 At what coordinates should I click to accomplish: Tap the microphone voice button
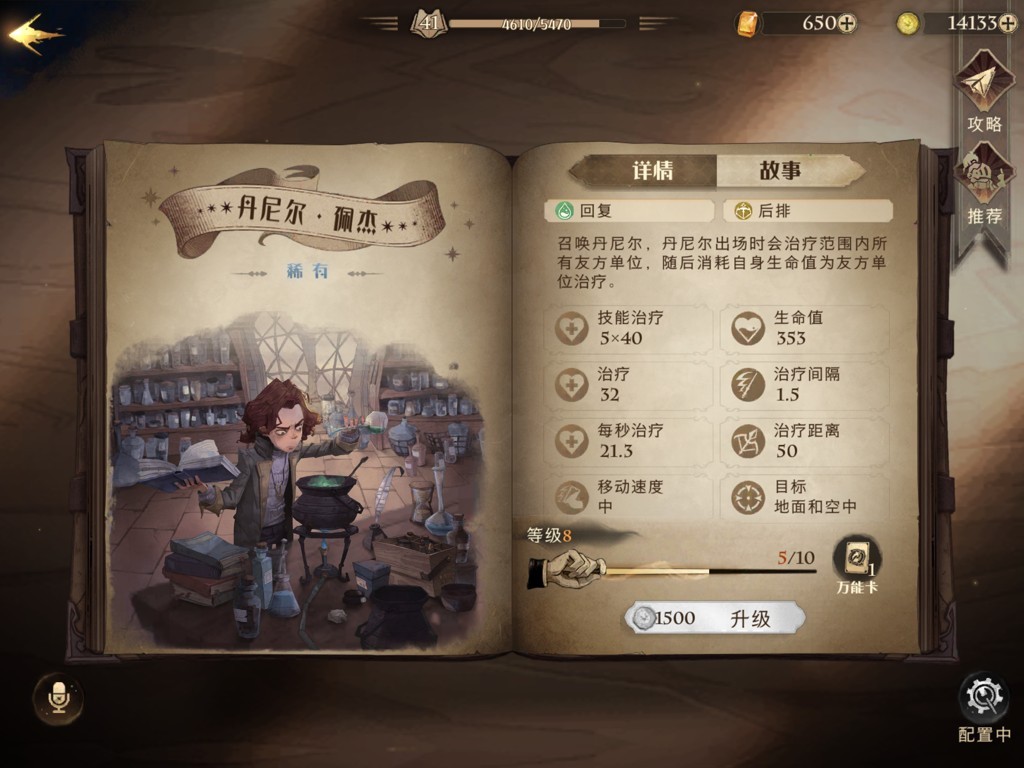(x=58, y=697)
